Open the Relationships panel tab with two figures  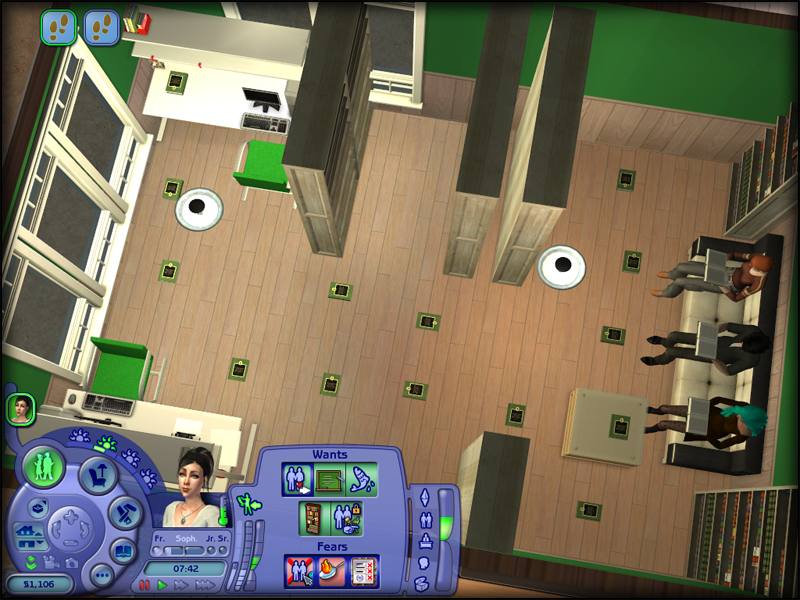coord(423,521)
